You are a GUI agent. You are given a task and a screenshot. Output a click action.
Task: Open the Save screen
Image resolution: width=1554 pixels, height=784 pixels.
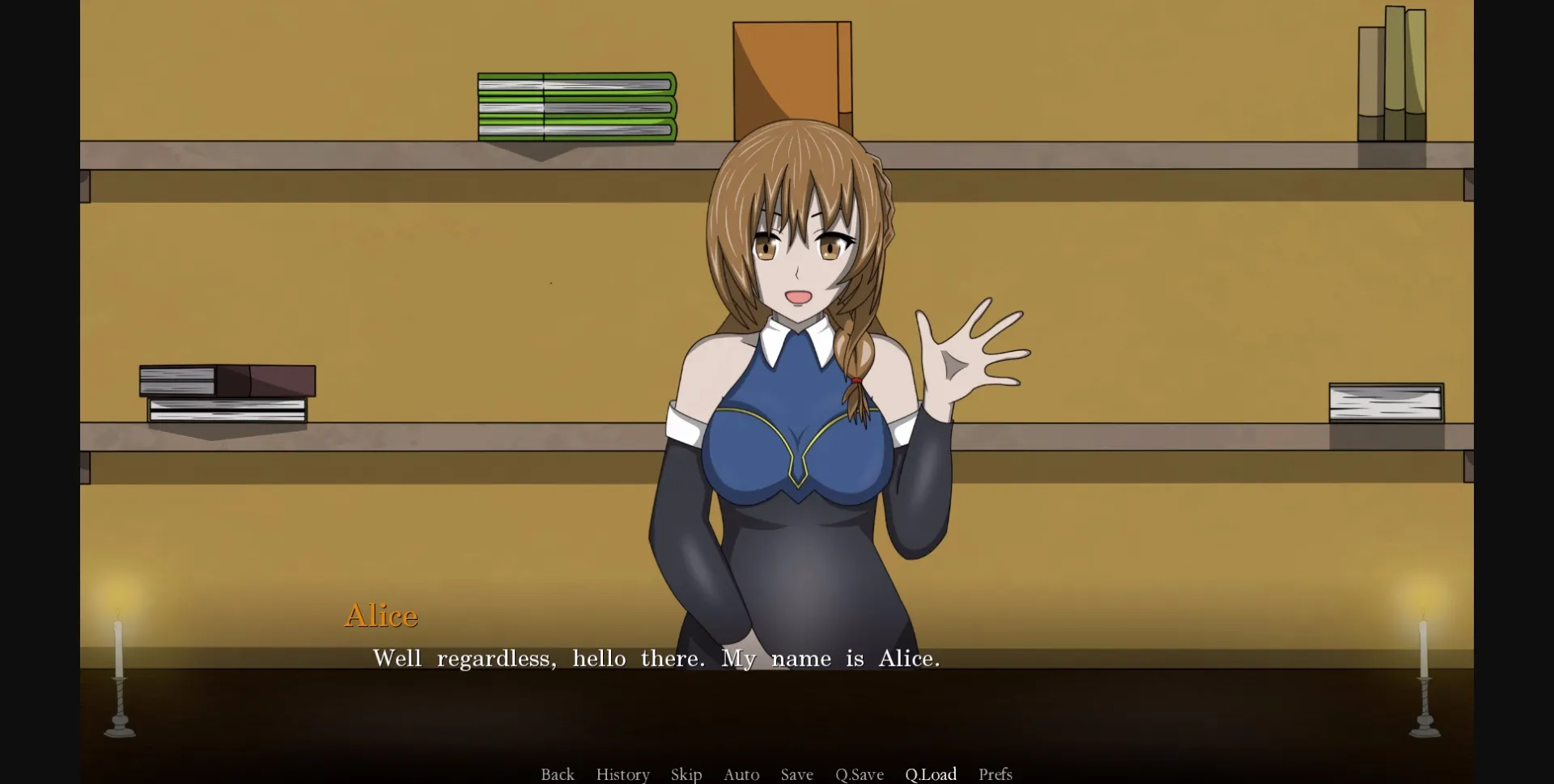pyautogui.click(x=796, y=774)
